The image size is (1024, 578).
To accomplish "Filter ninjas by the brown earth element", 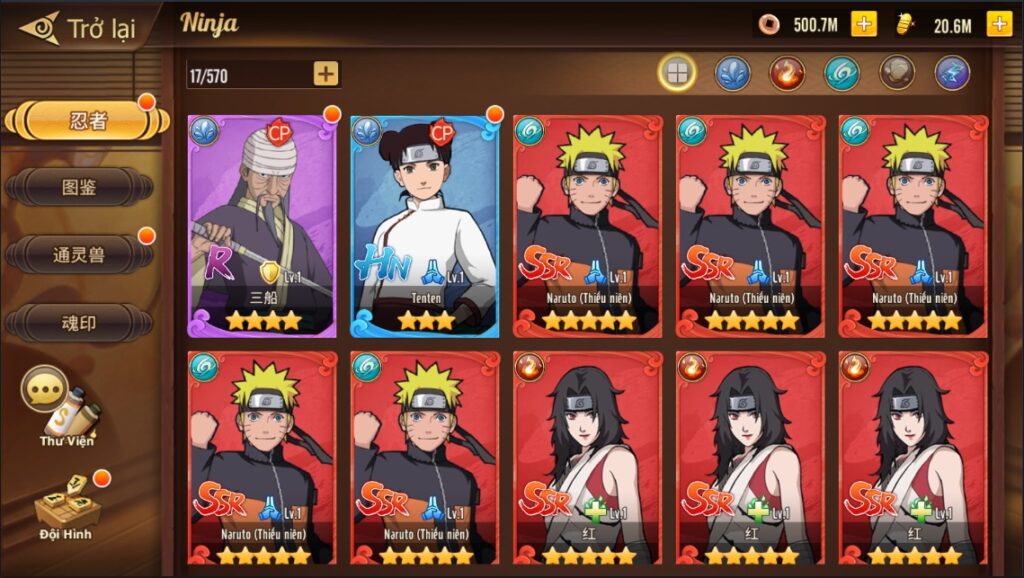I will (x=897, y=73).
